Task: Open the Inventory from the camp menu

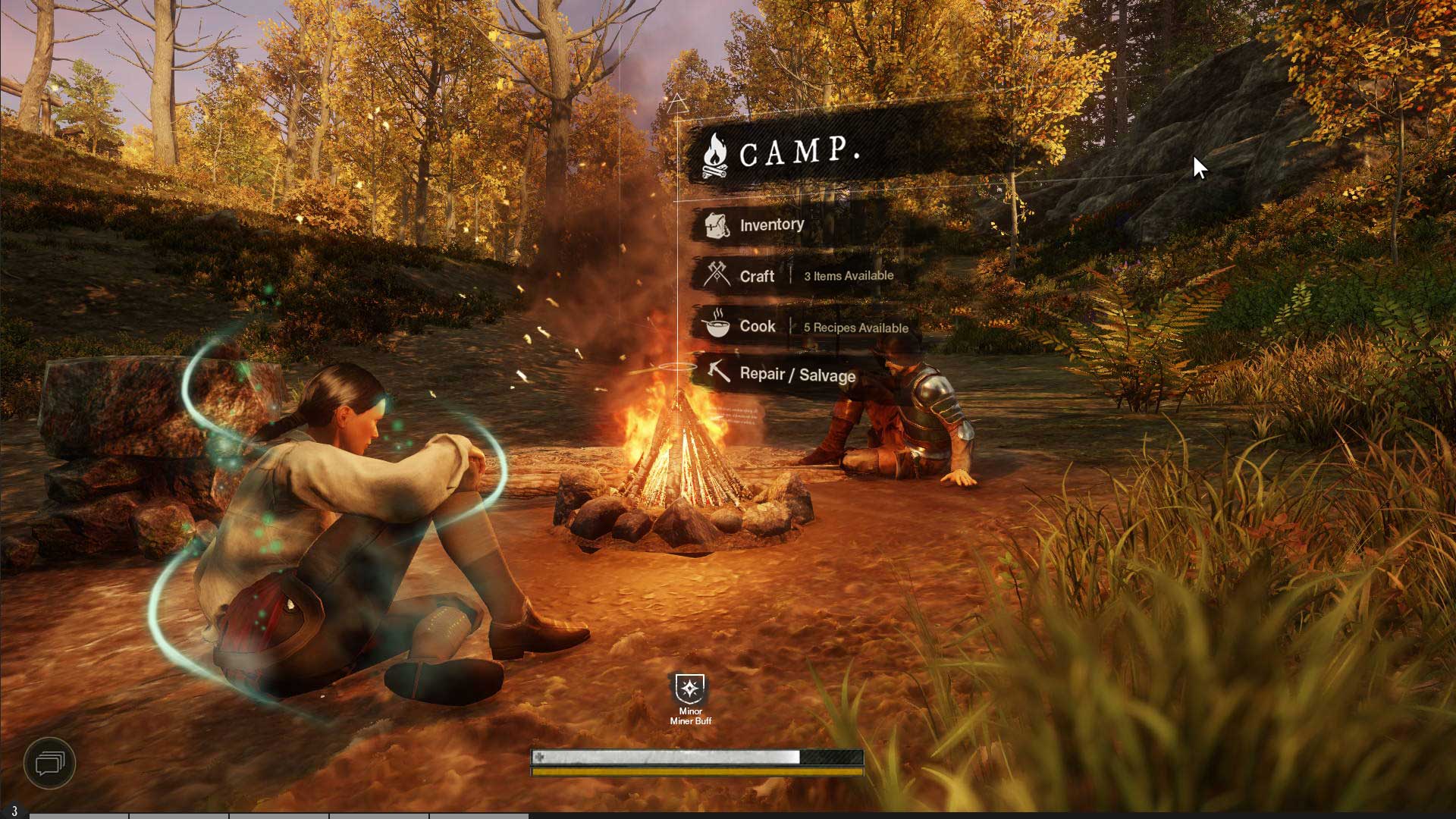Action: [770, 225]
